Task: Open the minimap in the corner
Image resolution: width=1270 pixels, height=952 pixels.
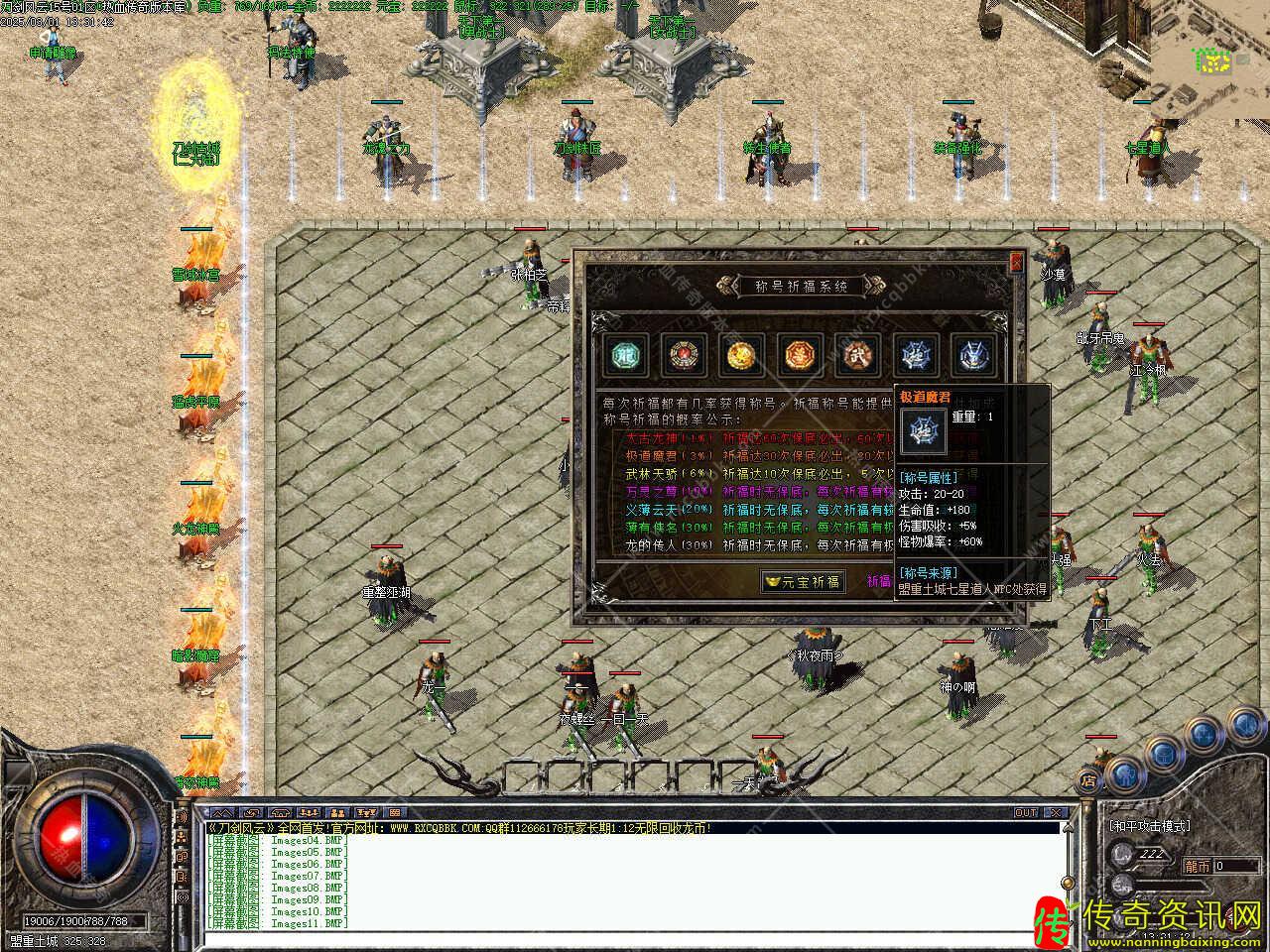Action: pos(1210,59)
